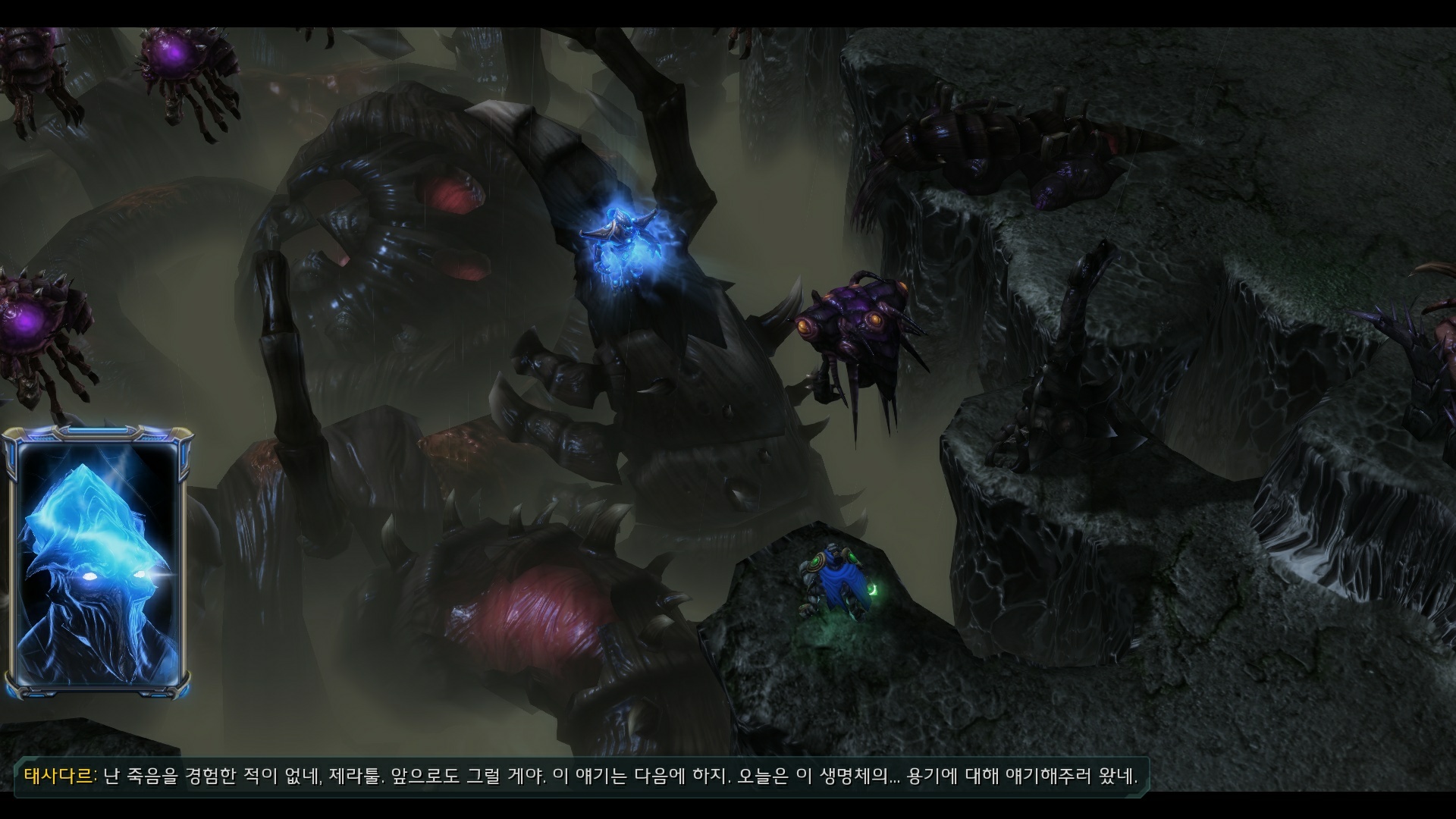The image size is (1456, 819).
Task: Click Tassadar's speaker portrait
Action: (97, 563)
